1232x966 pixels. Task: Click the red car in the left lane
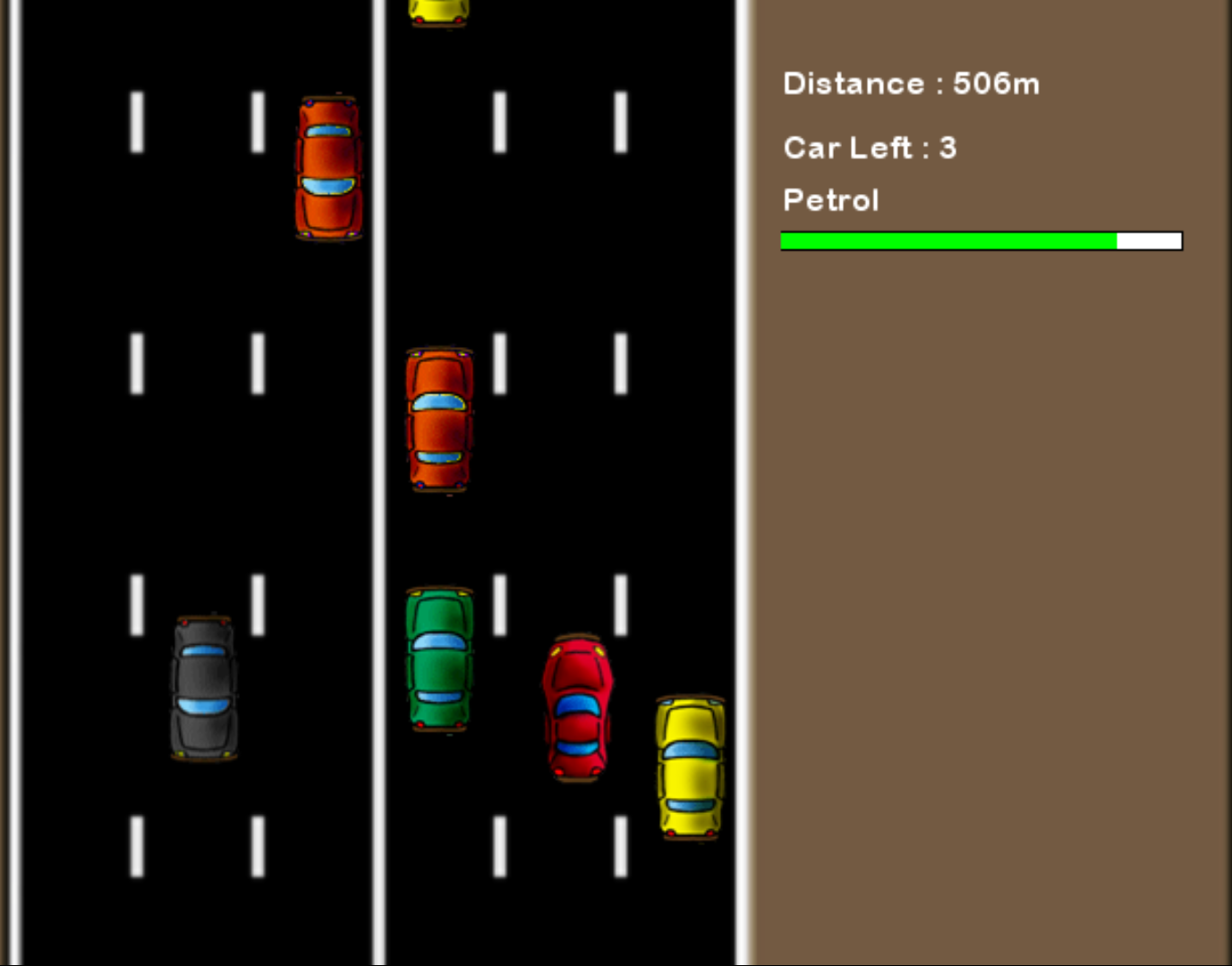(x=327, y=167)
